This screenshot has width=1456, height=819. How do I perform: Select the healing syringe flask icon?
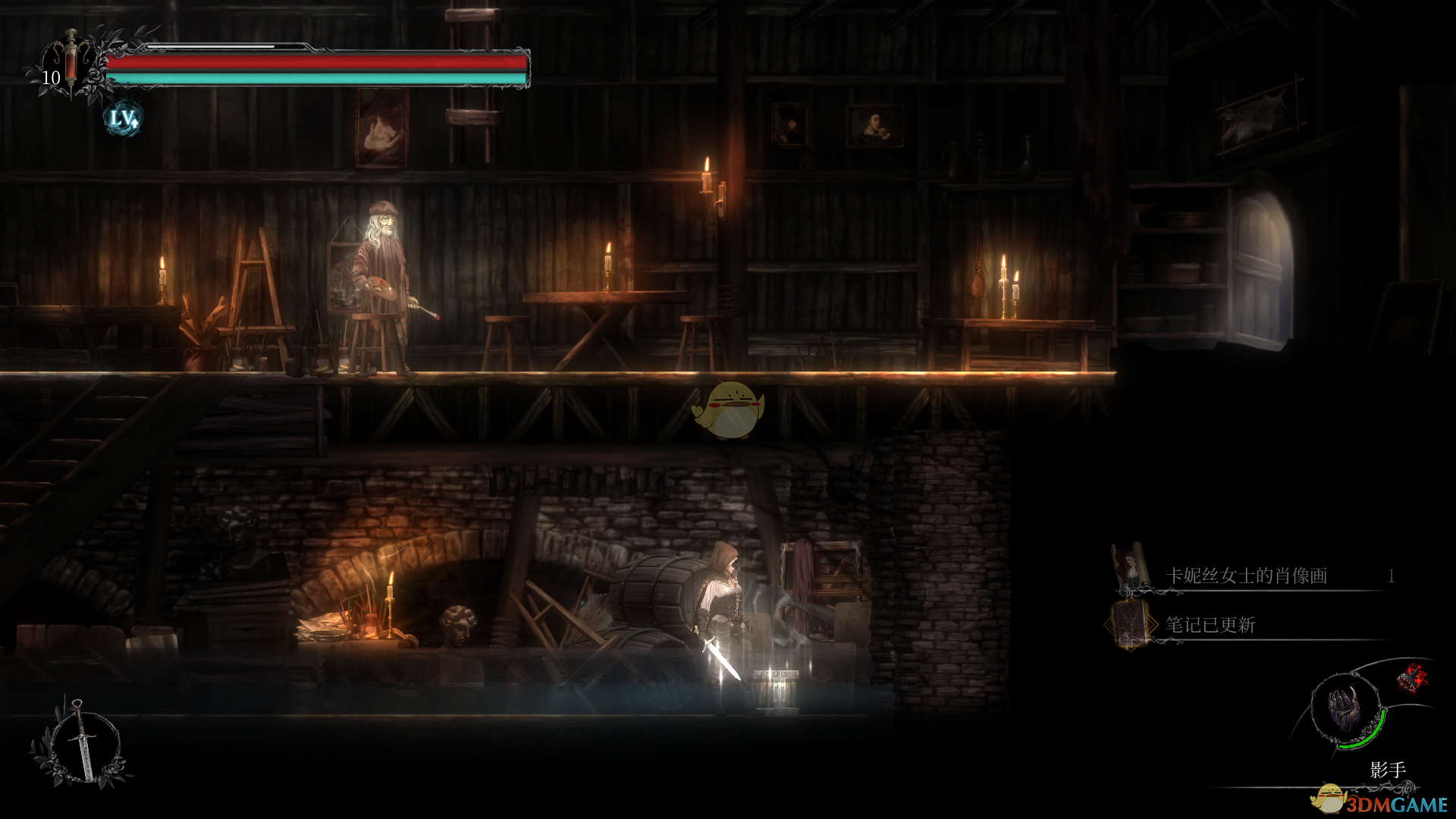[71, 61]
